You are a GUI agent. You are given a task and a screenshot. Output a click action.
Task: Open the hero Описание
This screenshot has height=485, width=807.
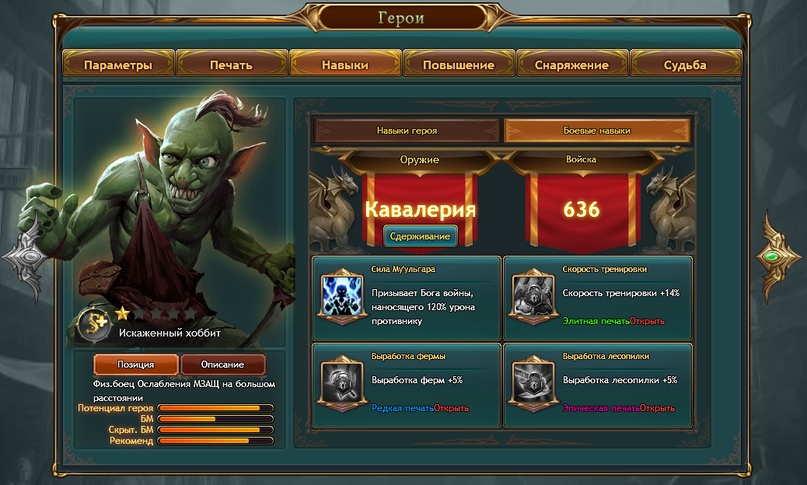[x=224, y=365]
